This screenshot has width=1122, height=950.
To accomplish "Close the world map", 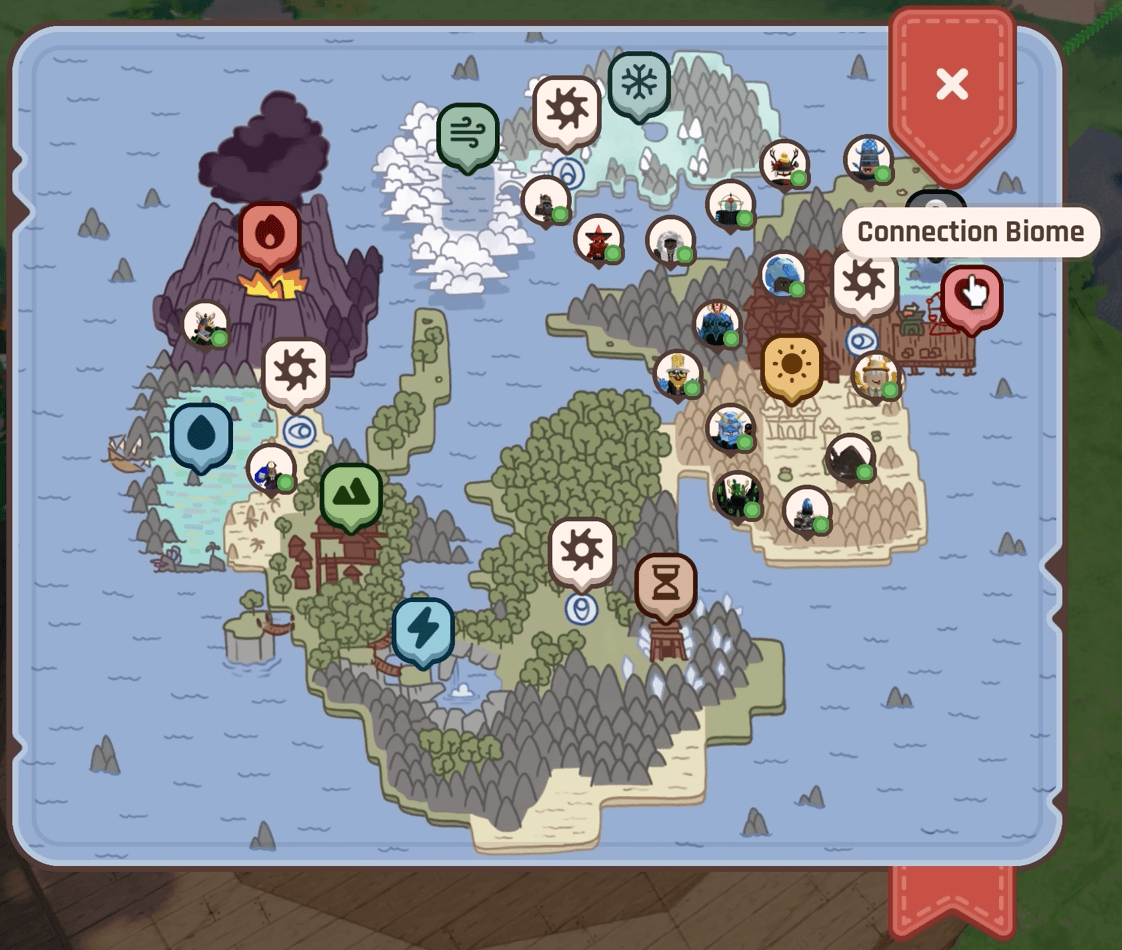I will [x=952, y=85].
